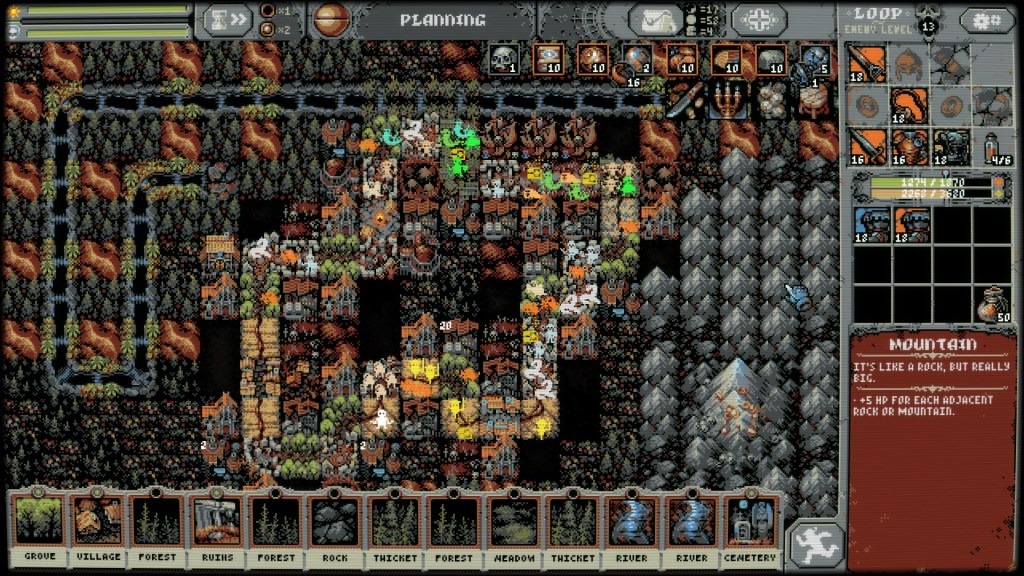
Task: Choose the Cemetery card
Action: click(x=750, y=527)
